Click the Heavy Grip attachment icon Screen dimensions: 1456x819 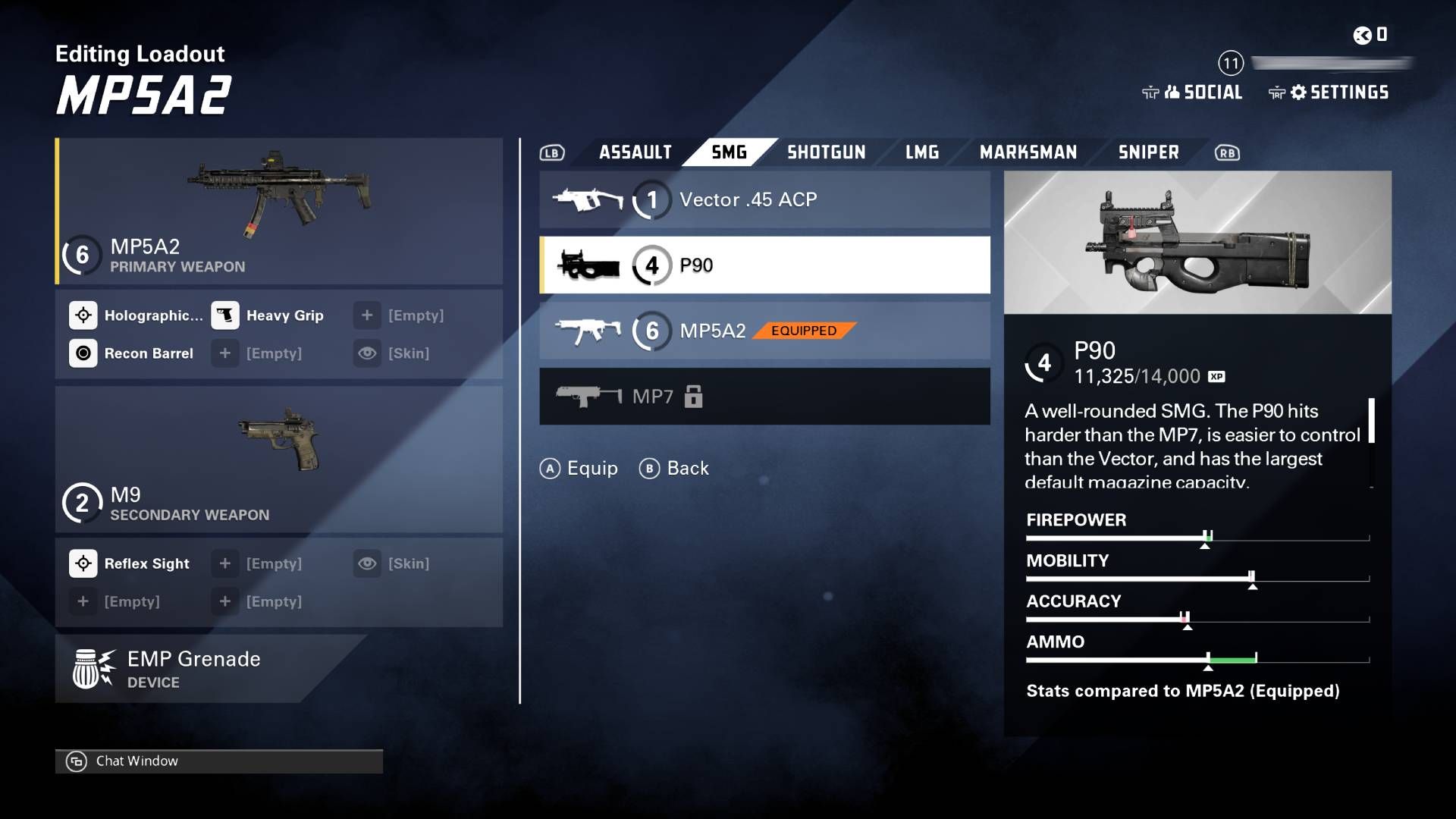coord(226,315)
